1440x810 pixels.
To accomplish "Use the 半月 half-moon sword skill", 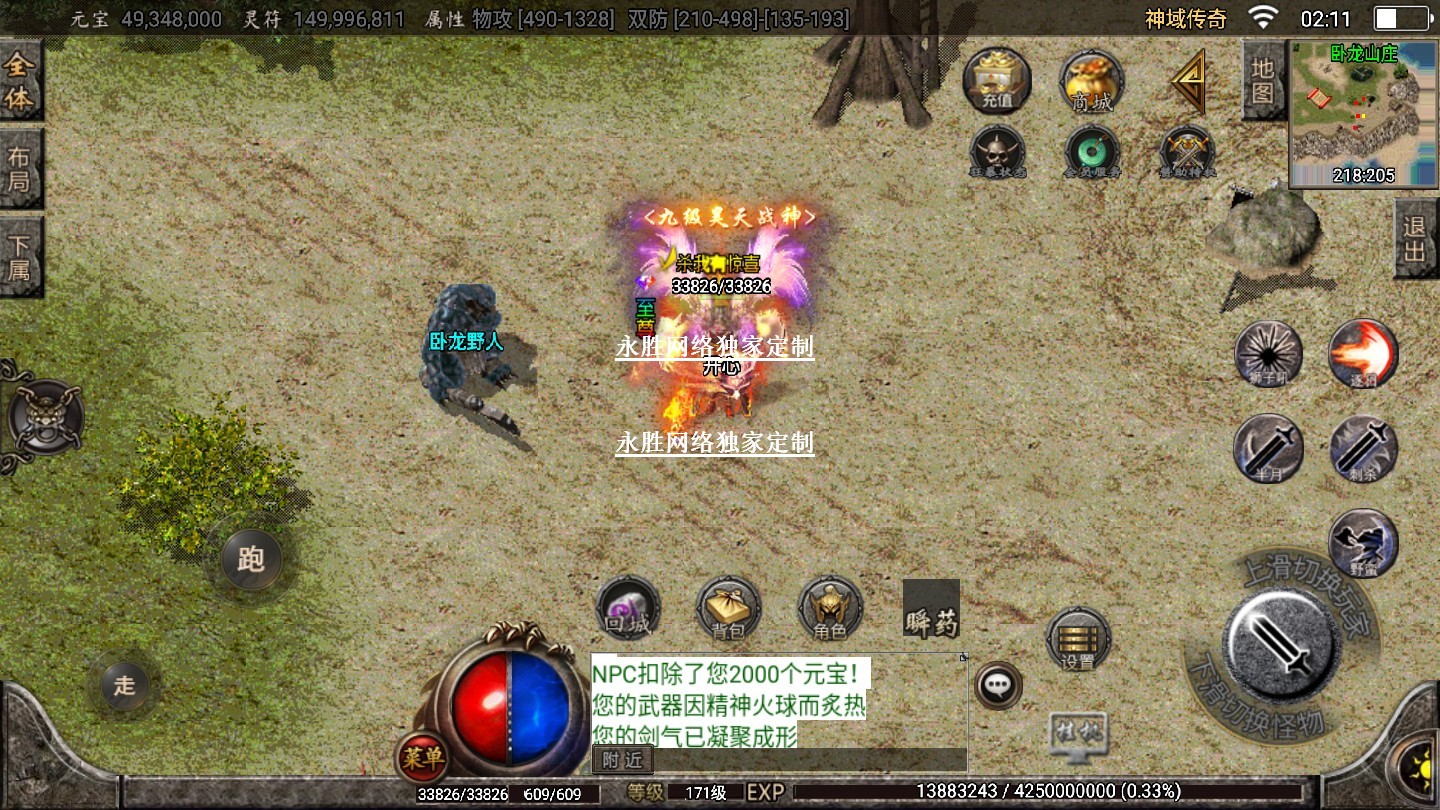I will (1268, 449).
